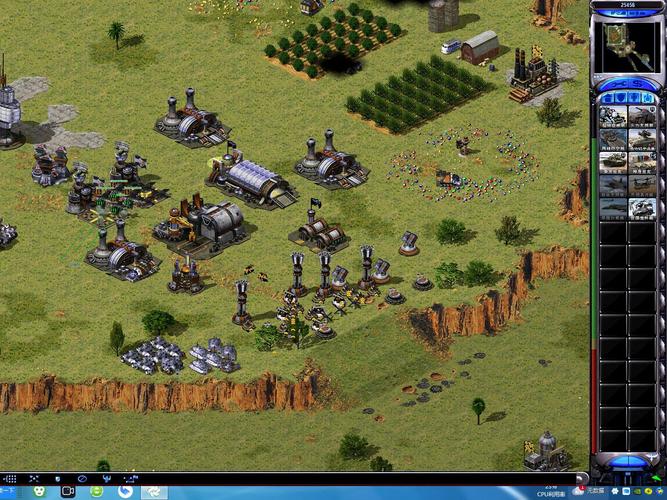Switch to the infantry build tab

(634, 98)
